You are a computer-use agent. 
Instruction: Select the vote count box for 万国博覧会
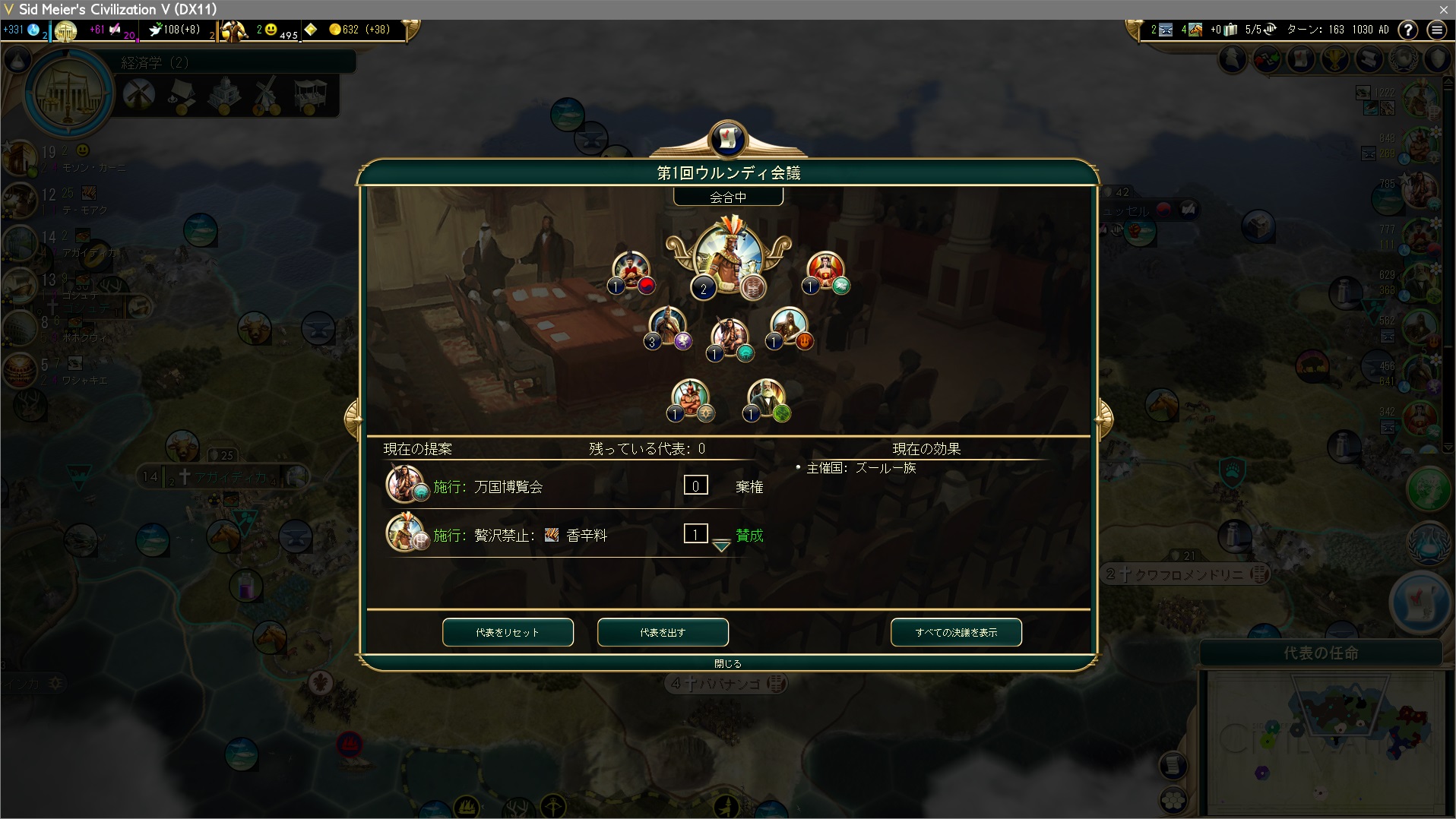(695, 485)
